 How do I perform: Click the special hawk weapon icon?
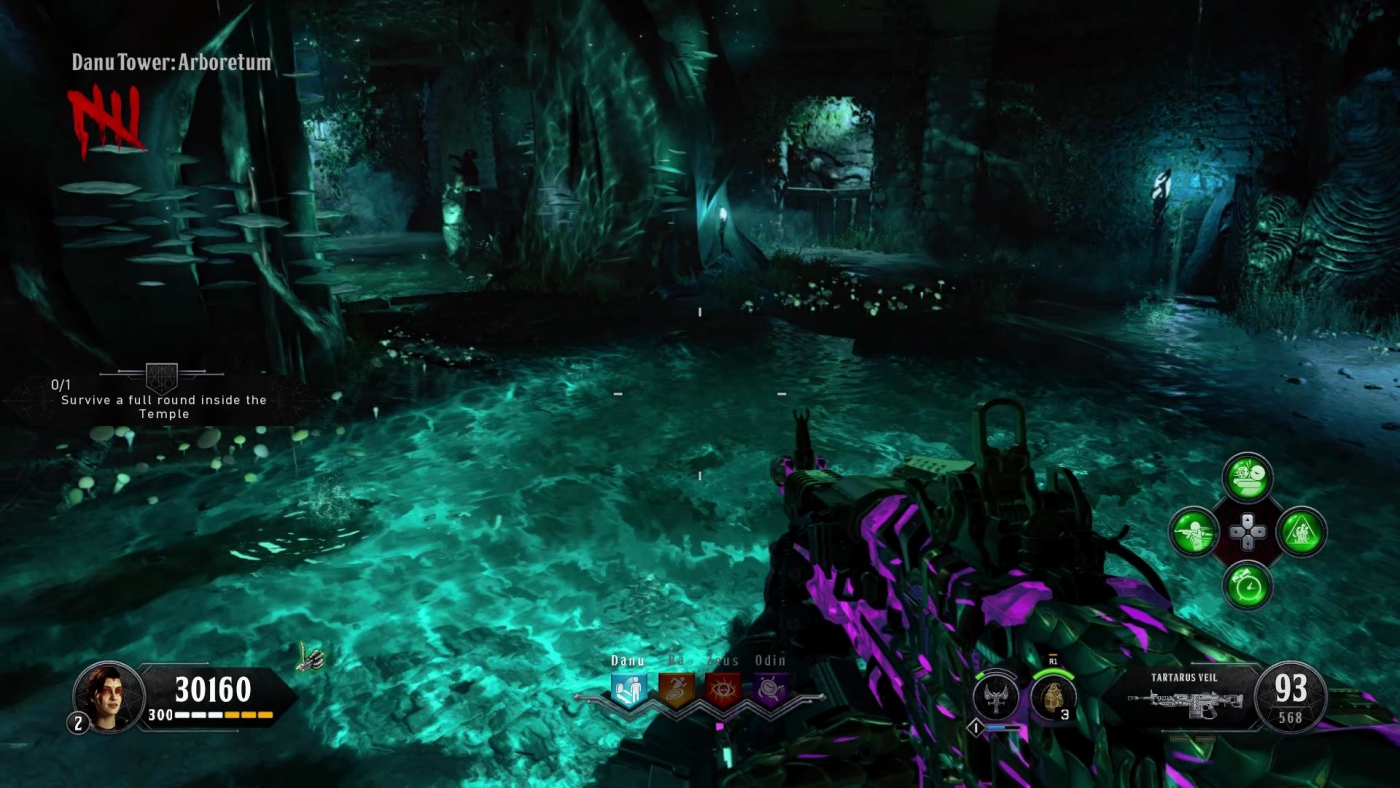click(x=995, y=698)
